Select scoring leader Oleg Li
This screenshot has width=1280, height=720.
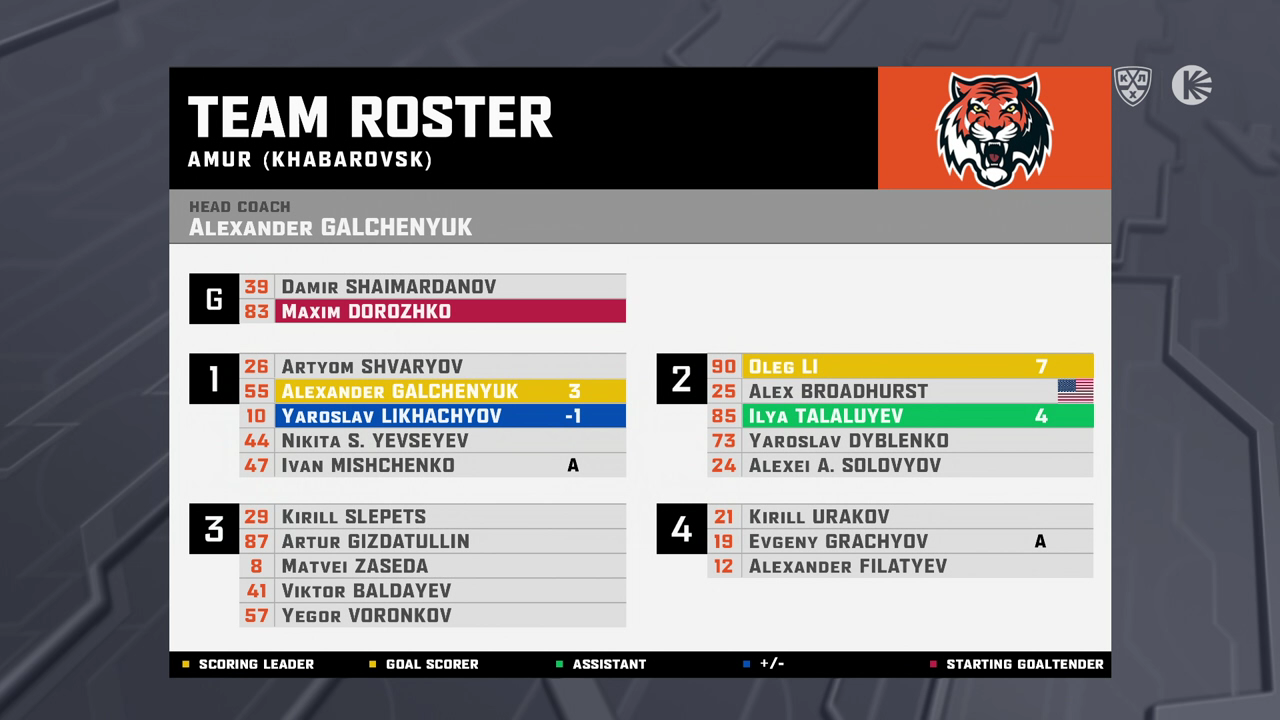point(900,367)
